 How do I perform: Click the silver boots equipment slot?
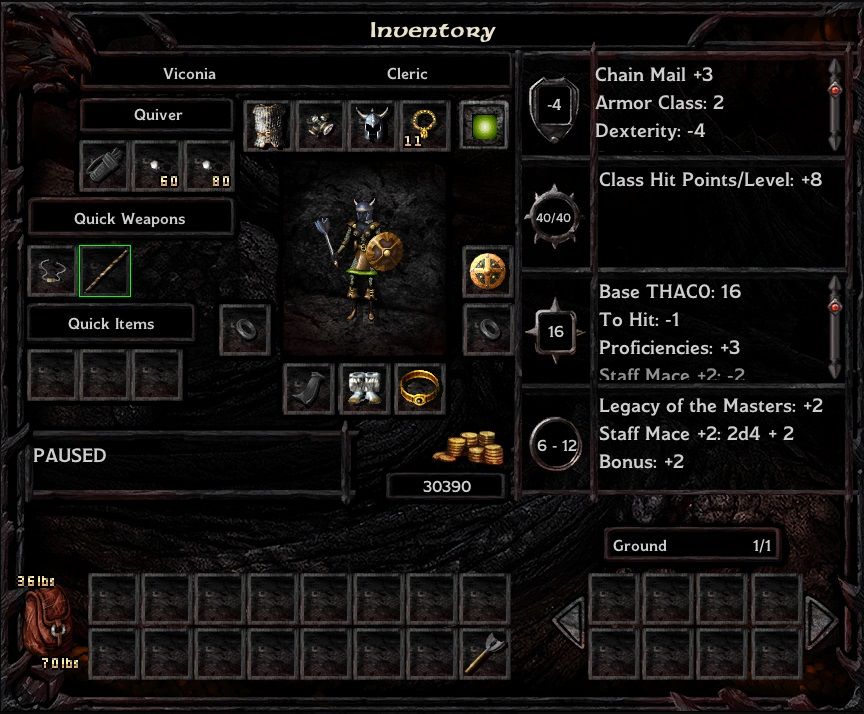[x=363, y=388]
